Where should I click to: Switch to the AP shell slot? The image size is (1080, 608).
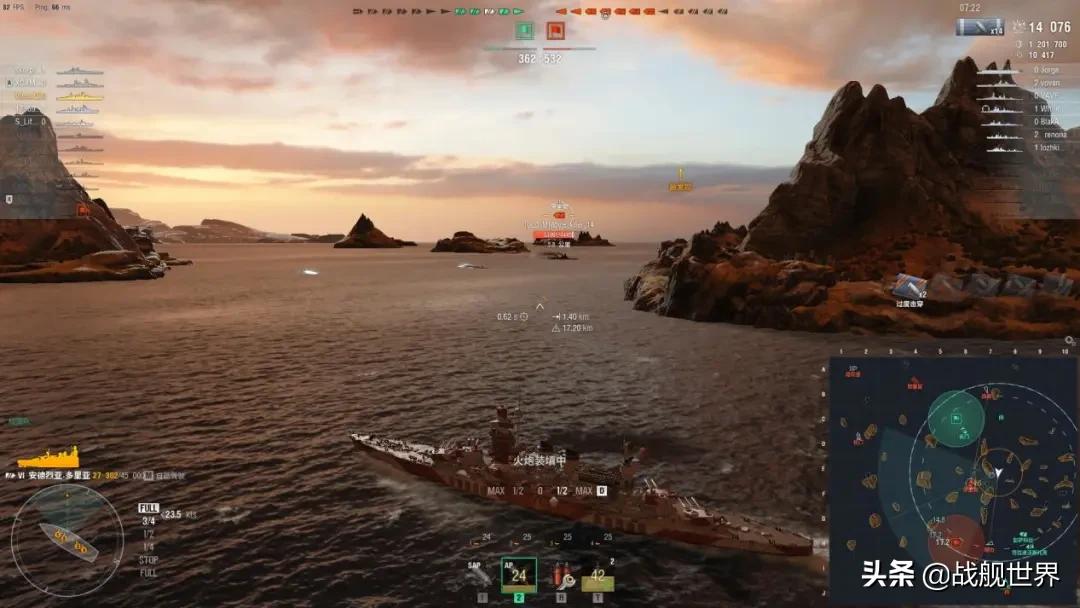pyautogui.click(x=518, y=575)
